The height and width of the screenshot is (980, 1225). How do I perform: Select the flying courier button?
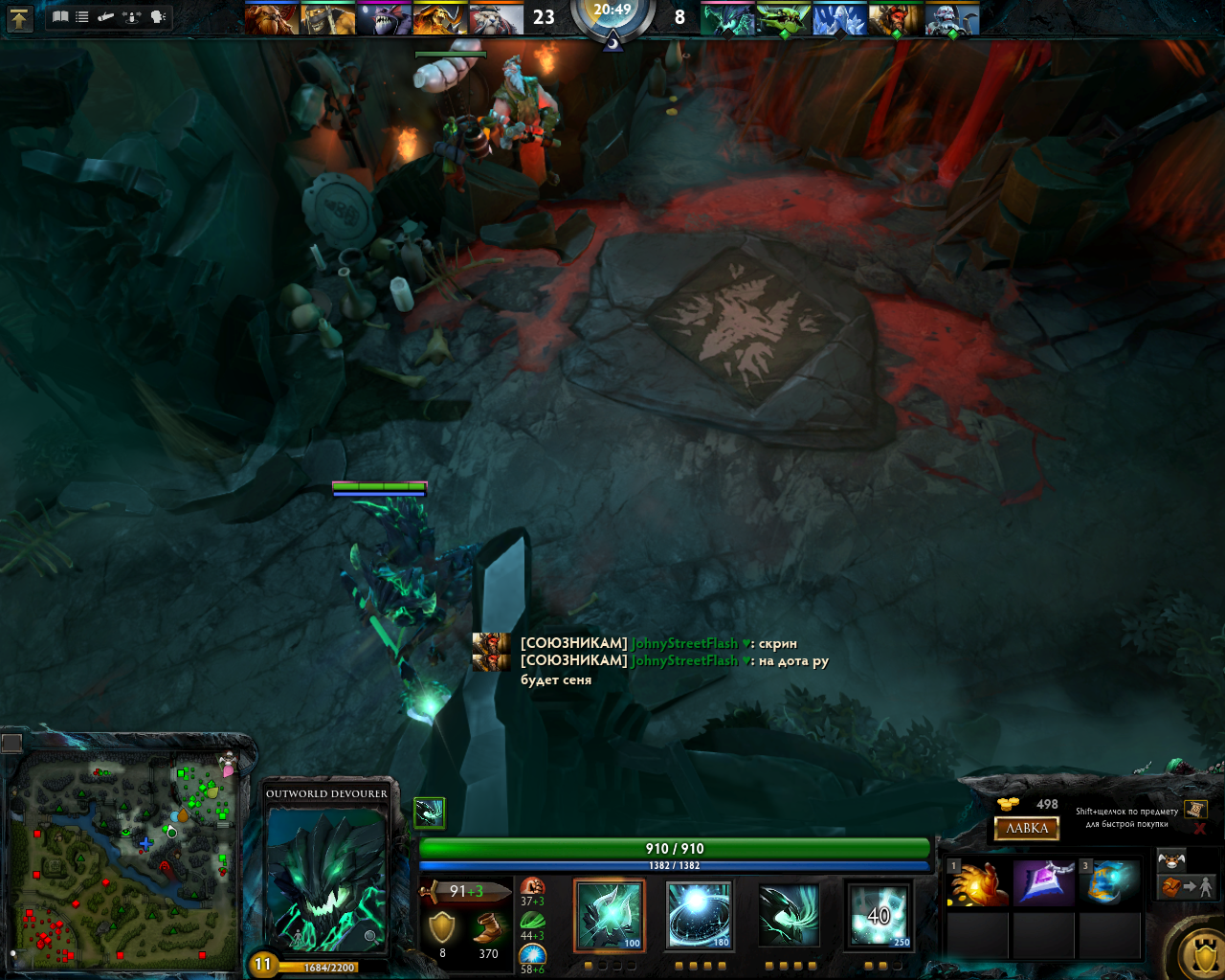pyautogui.click(x=1171, y=860)
